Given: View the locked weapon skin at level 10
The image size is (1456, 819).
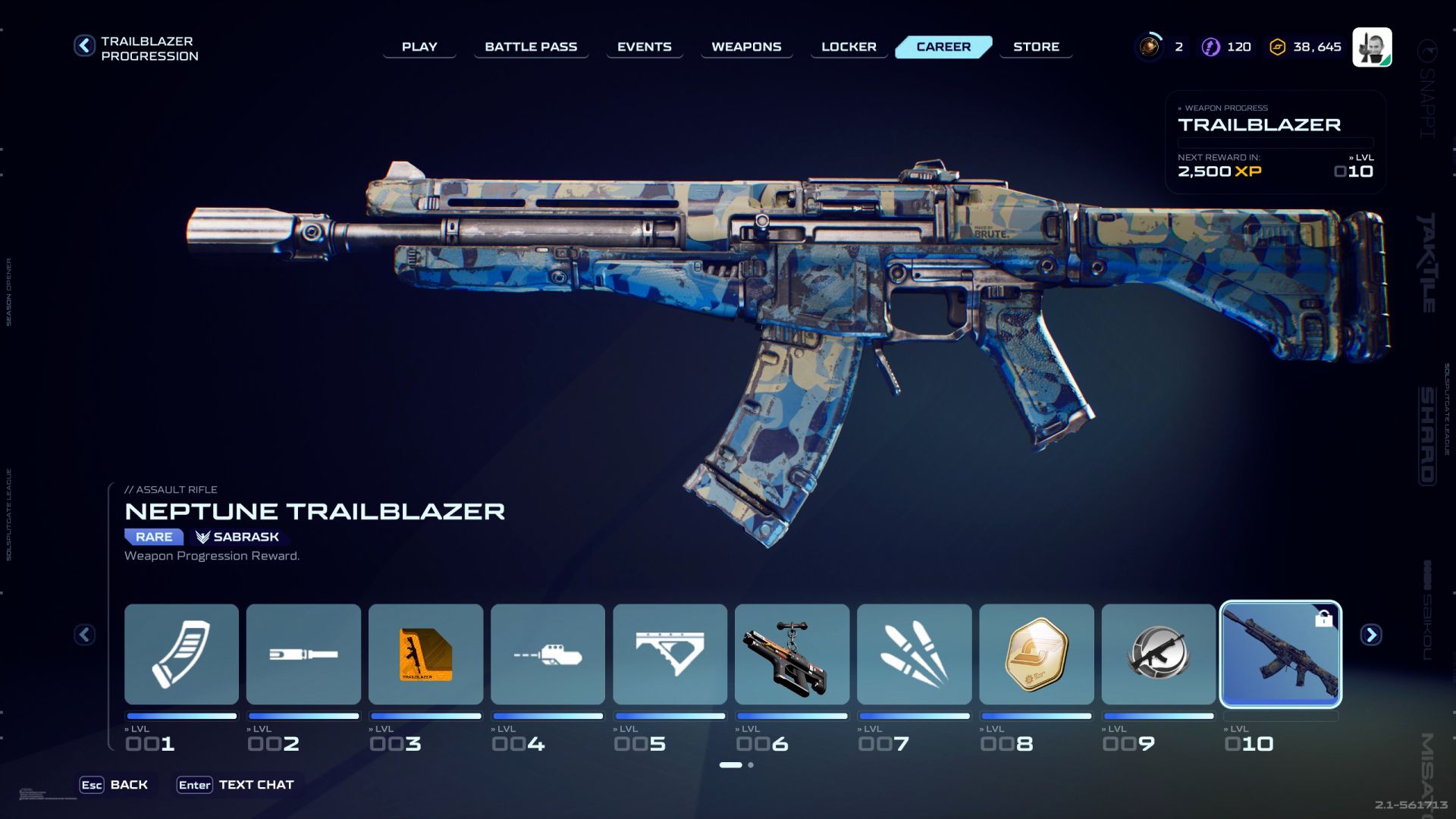Looking at the screenshot, I should (x=1282, y=654).
